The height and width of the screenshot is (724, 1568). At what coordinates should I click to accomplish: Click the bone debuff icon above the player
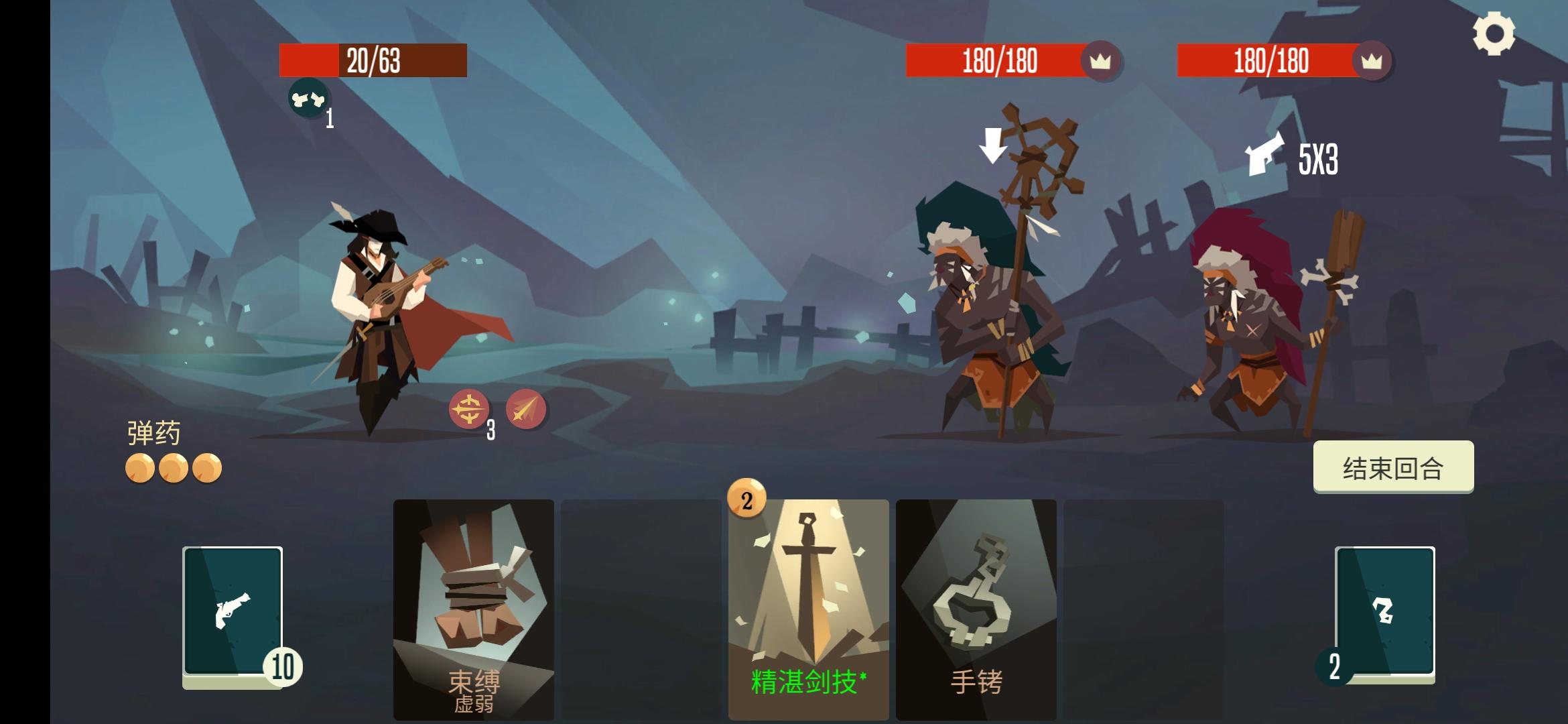[x=308, y=101]
